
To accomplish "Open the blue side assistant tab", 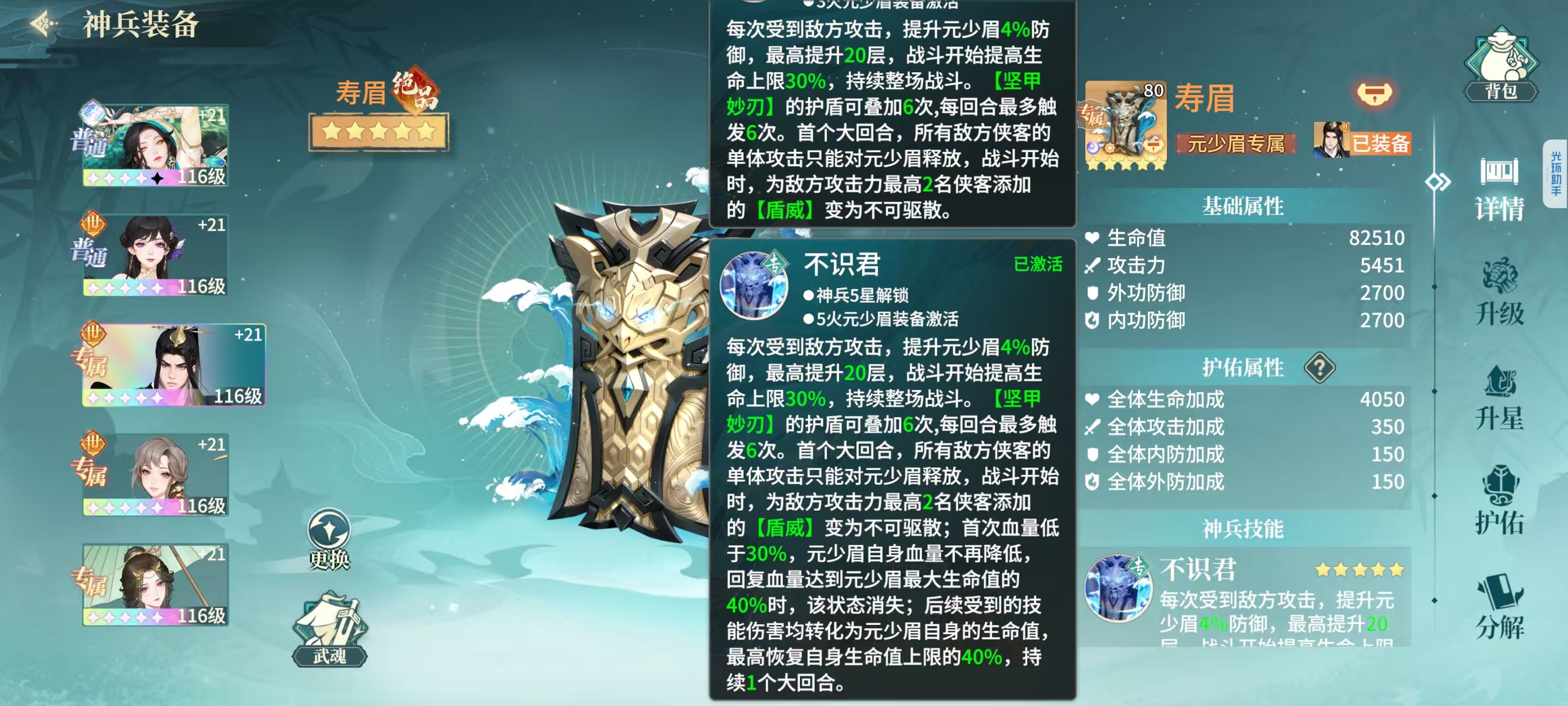I will 1556,174.
